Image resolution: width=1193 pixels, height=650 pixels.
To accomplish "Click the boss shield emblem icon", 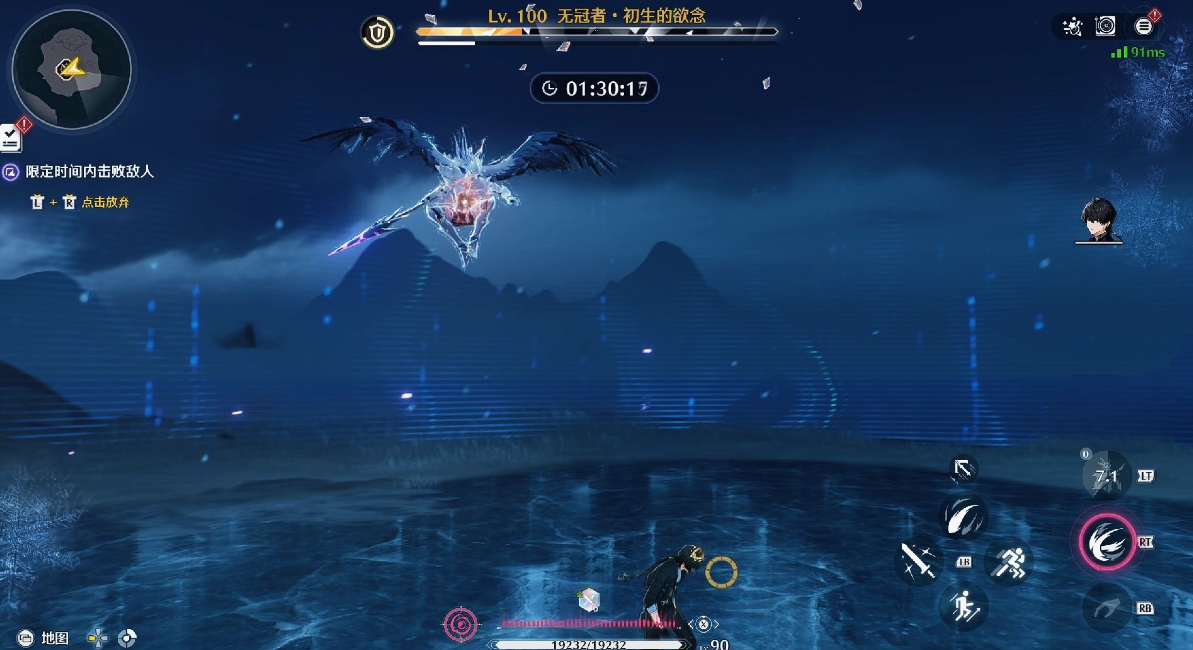I will (377, 34).
